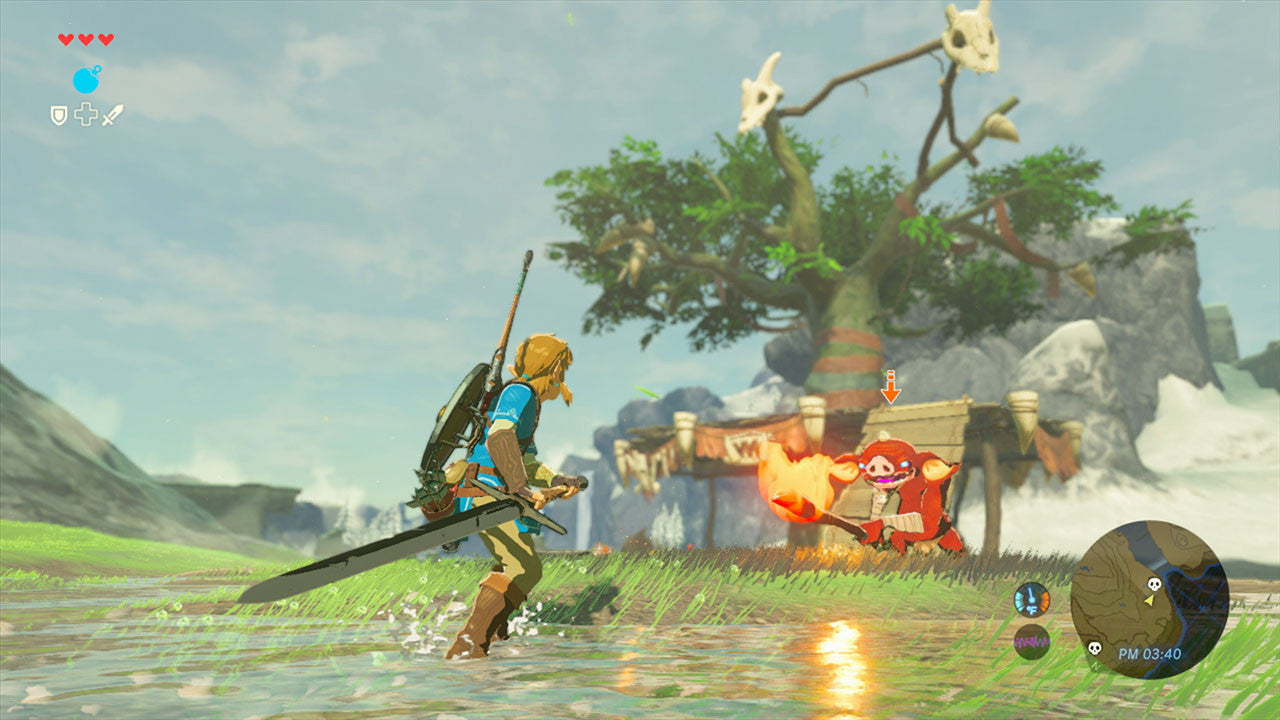Select the sword weapon icon
This screenshot has height=720, width=1280.
tap(112, 115)
